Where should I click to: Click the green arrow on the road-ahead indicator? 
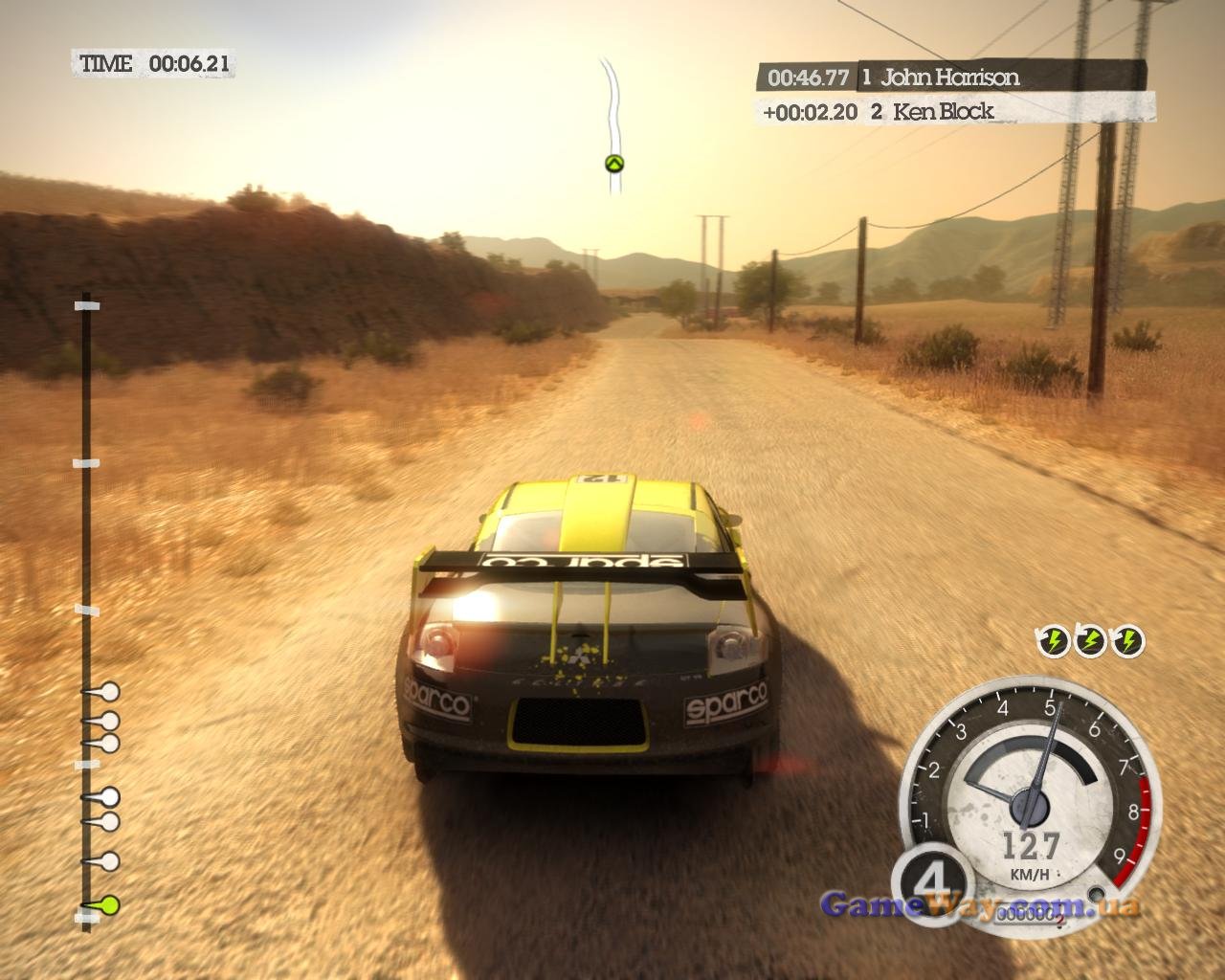point(614,164)
